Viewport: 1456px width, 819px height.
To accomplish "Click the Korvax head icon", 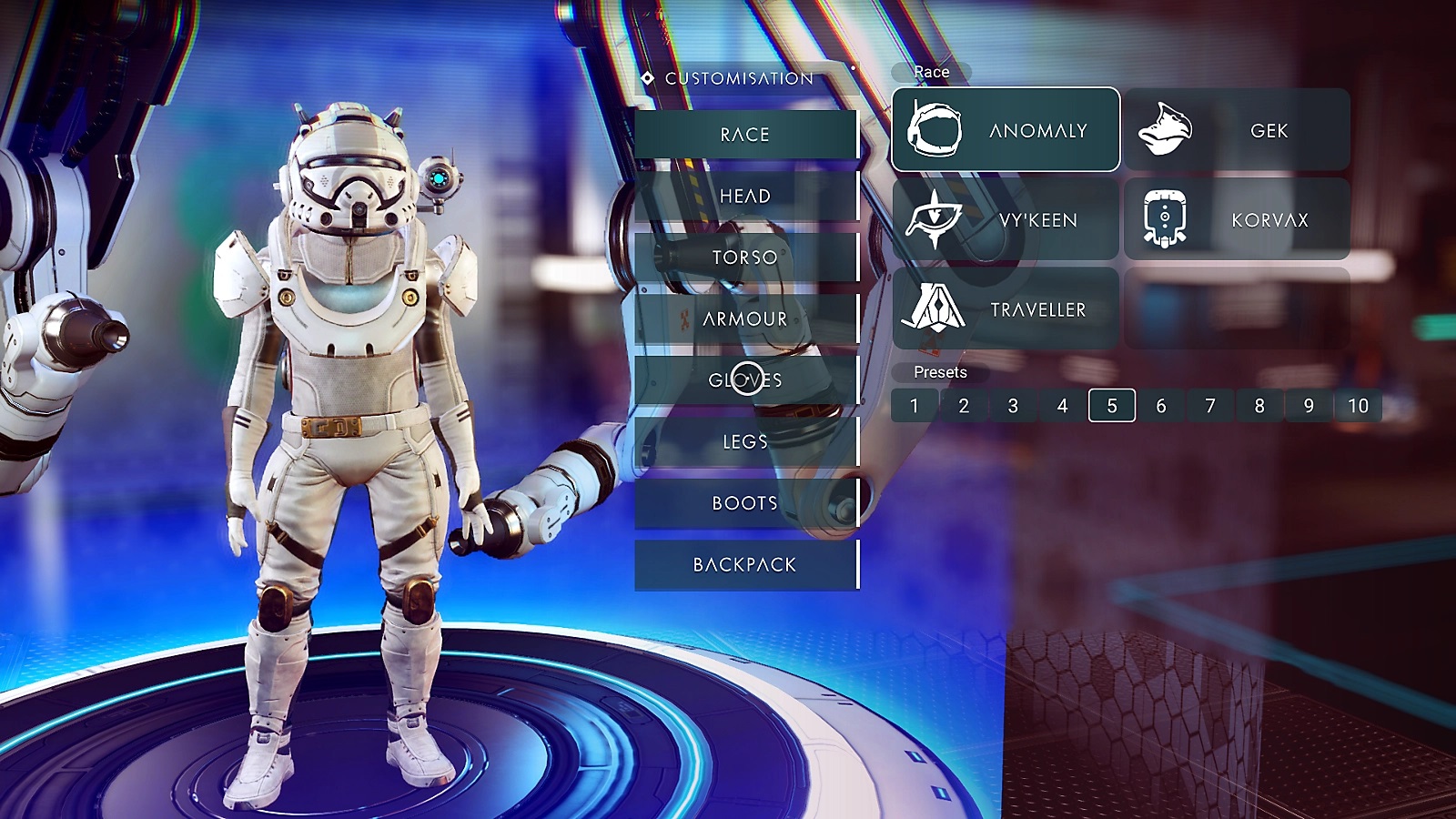I will [x=1165, y=217].
